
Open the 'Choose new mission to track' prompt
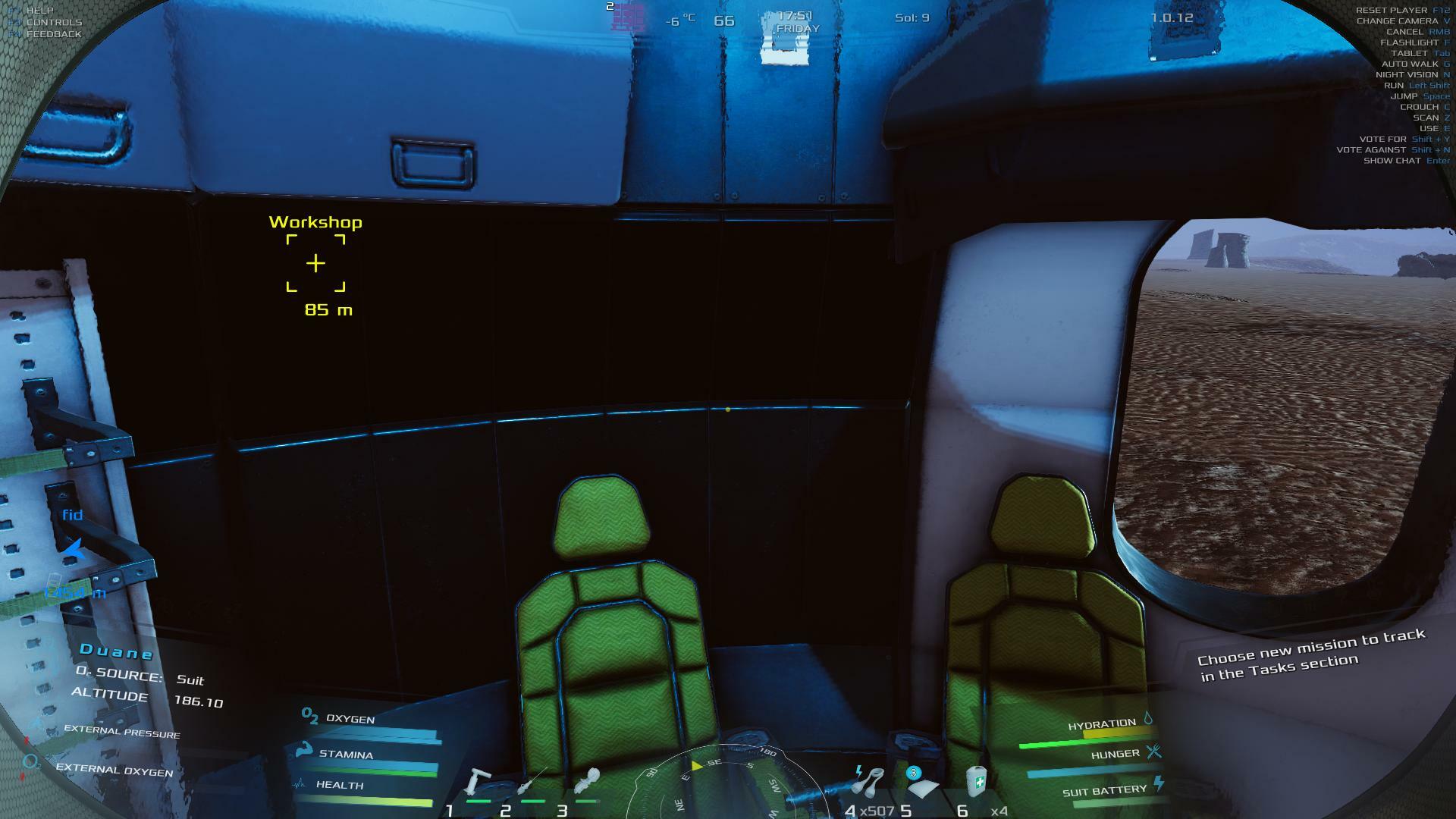click(1311, 654)
